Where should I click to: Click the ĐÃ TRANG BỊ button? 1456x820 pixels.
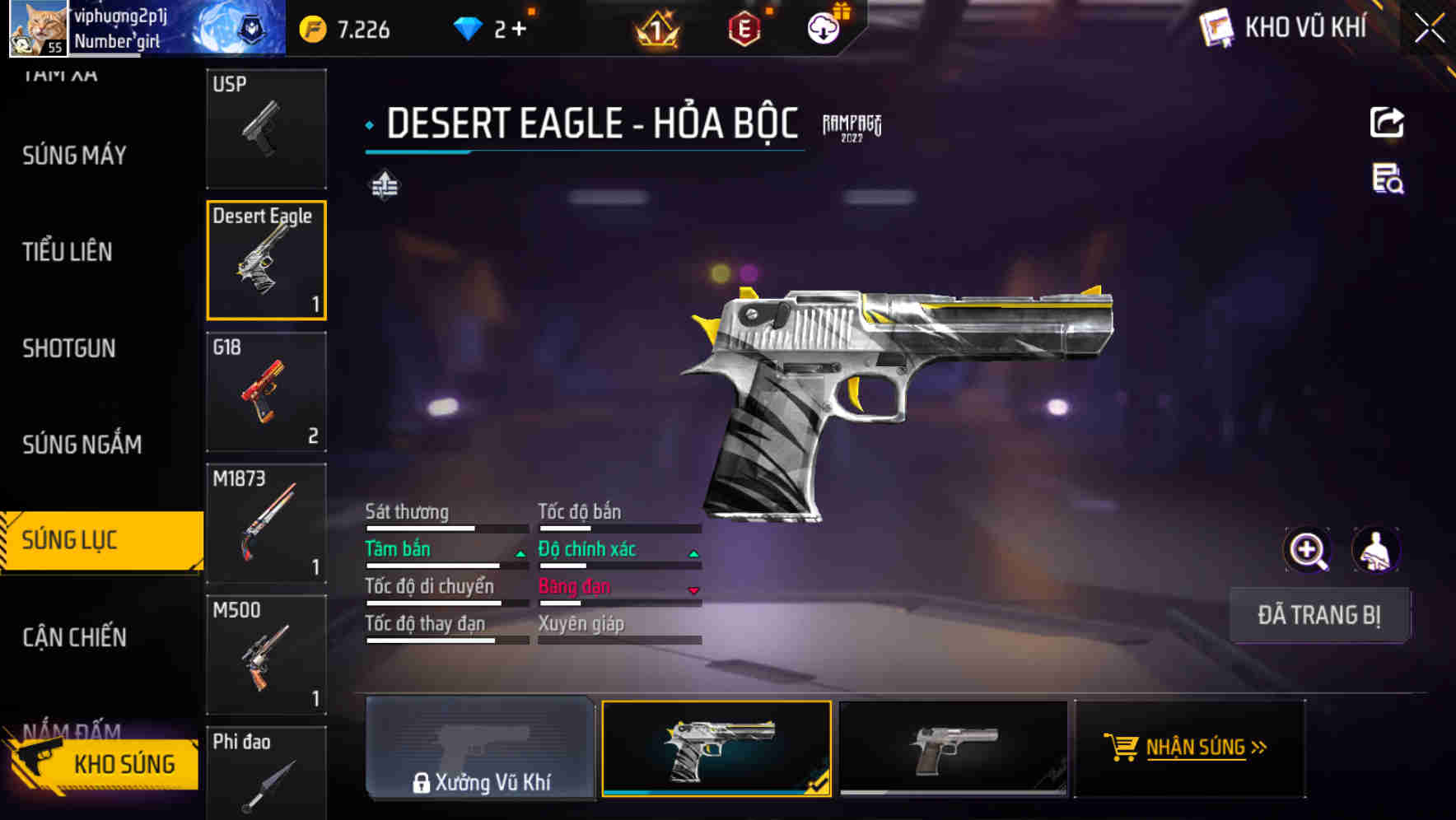1319,615
